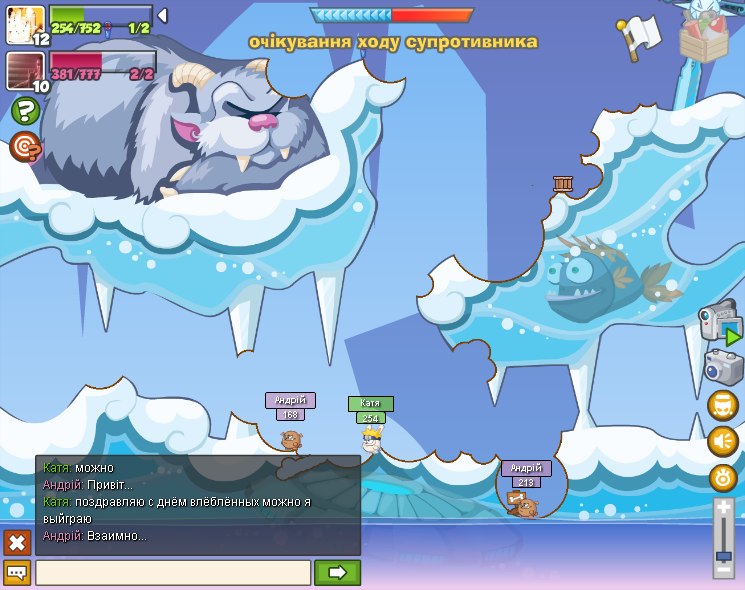Click the white arrow beside the health bar
The image size is (745, 590).
tap(162, 15)
